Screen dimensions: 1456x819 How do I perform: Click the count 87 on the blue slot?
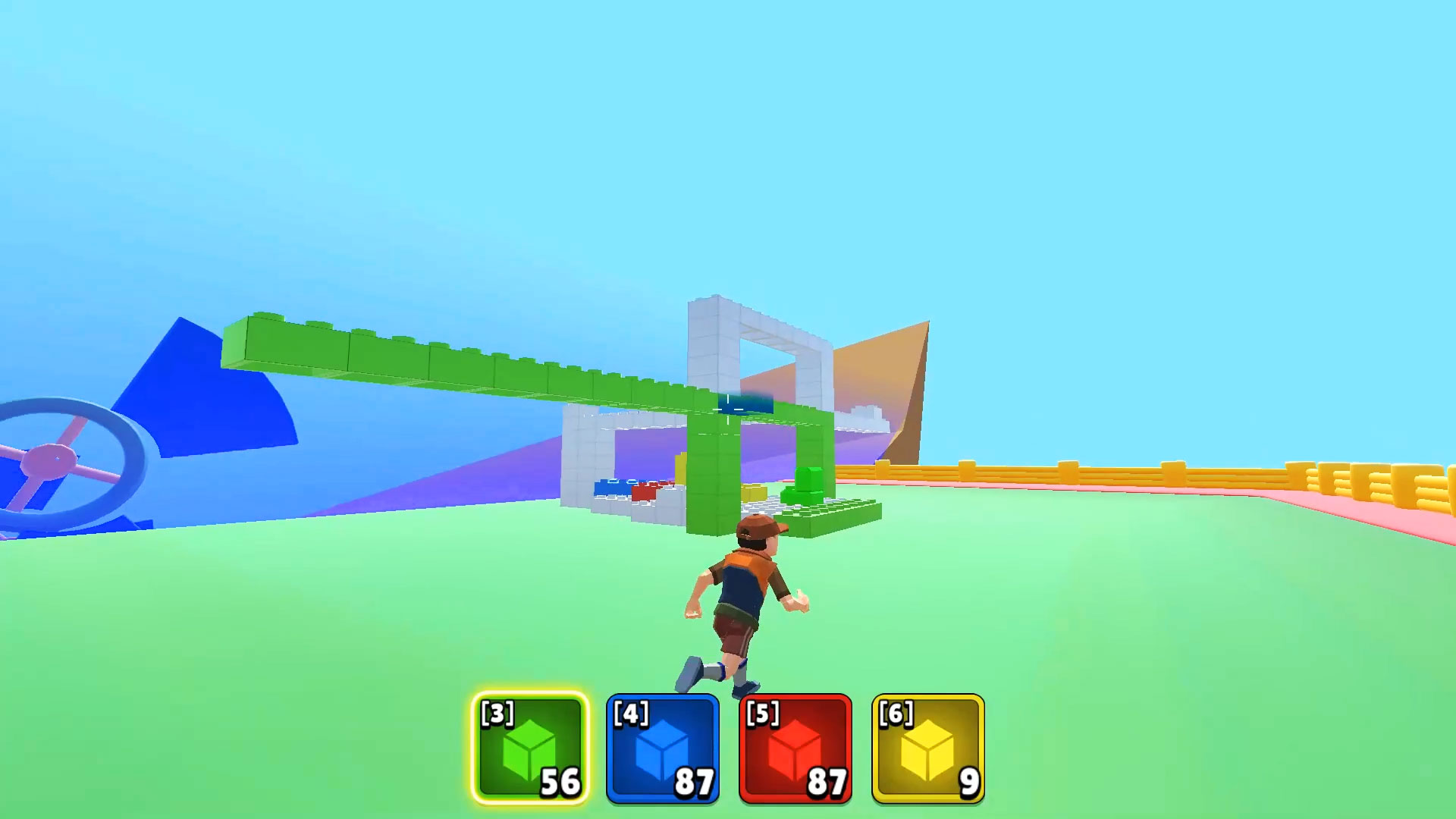coord(695,780)
